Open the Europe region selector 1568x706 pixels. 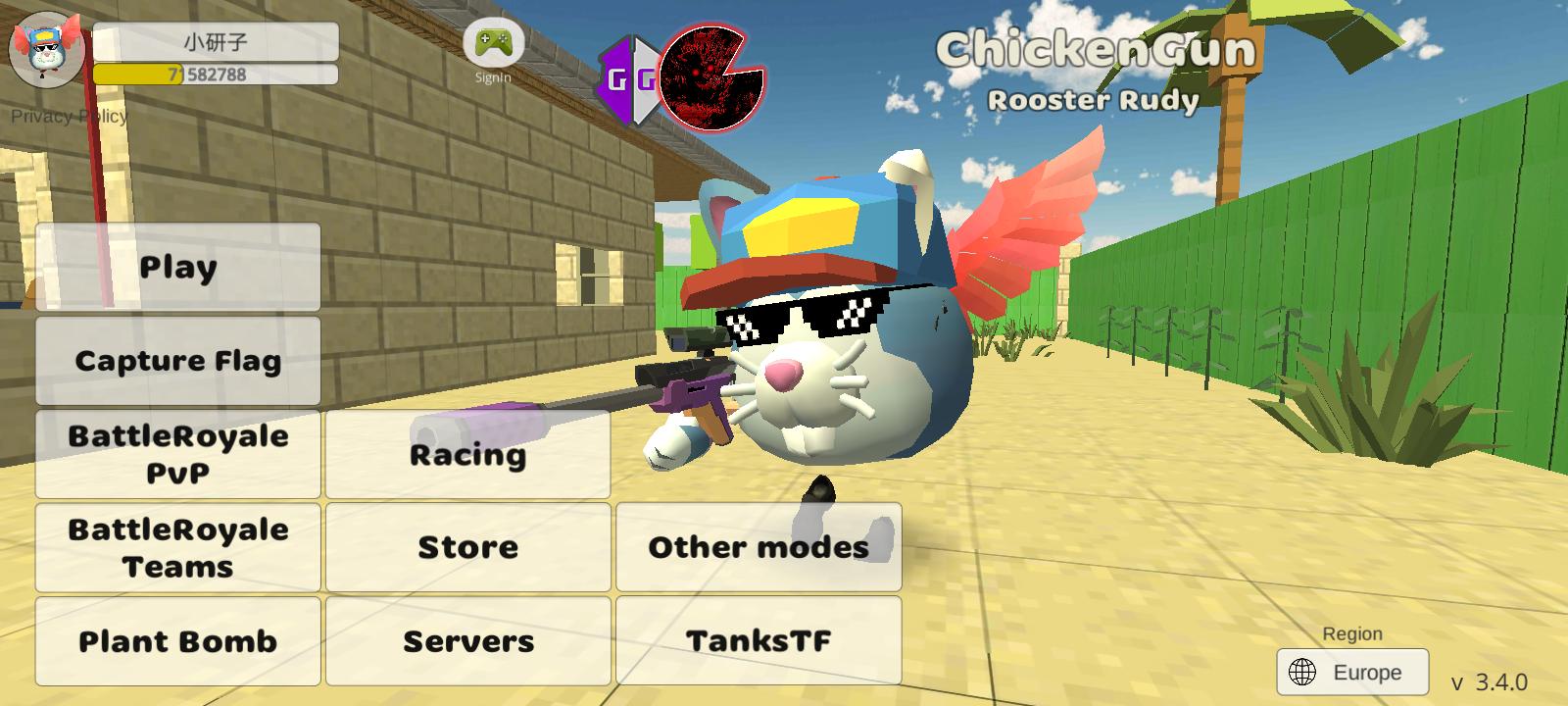pos(1352,673)
